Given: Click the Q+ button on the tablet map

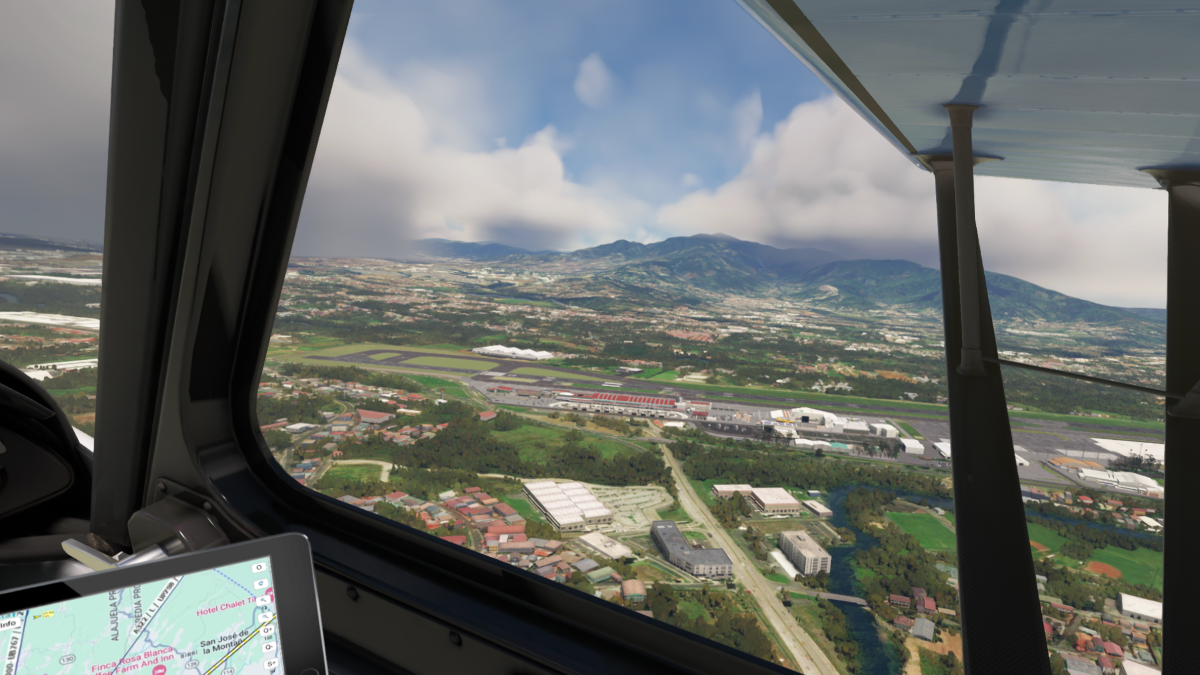Looking at the screenshot, I should coord(265,629).
